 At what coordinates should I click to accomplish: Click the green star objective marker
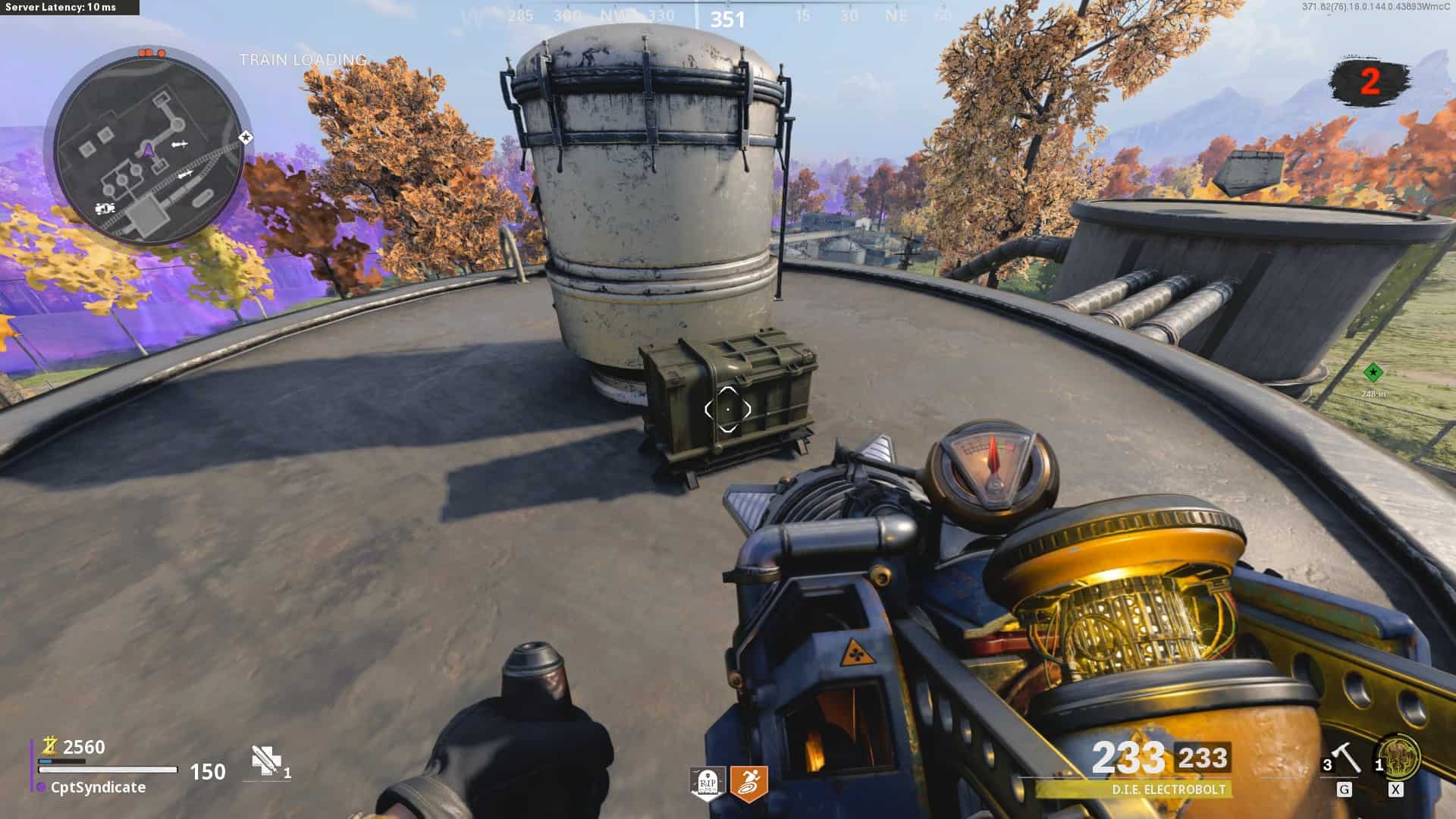pos(1373,372)
